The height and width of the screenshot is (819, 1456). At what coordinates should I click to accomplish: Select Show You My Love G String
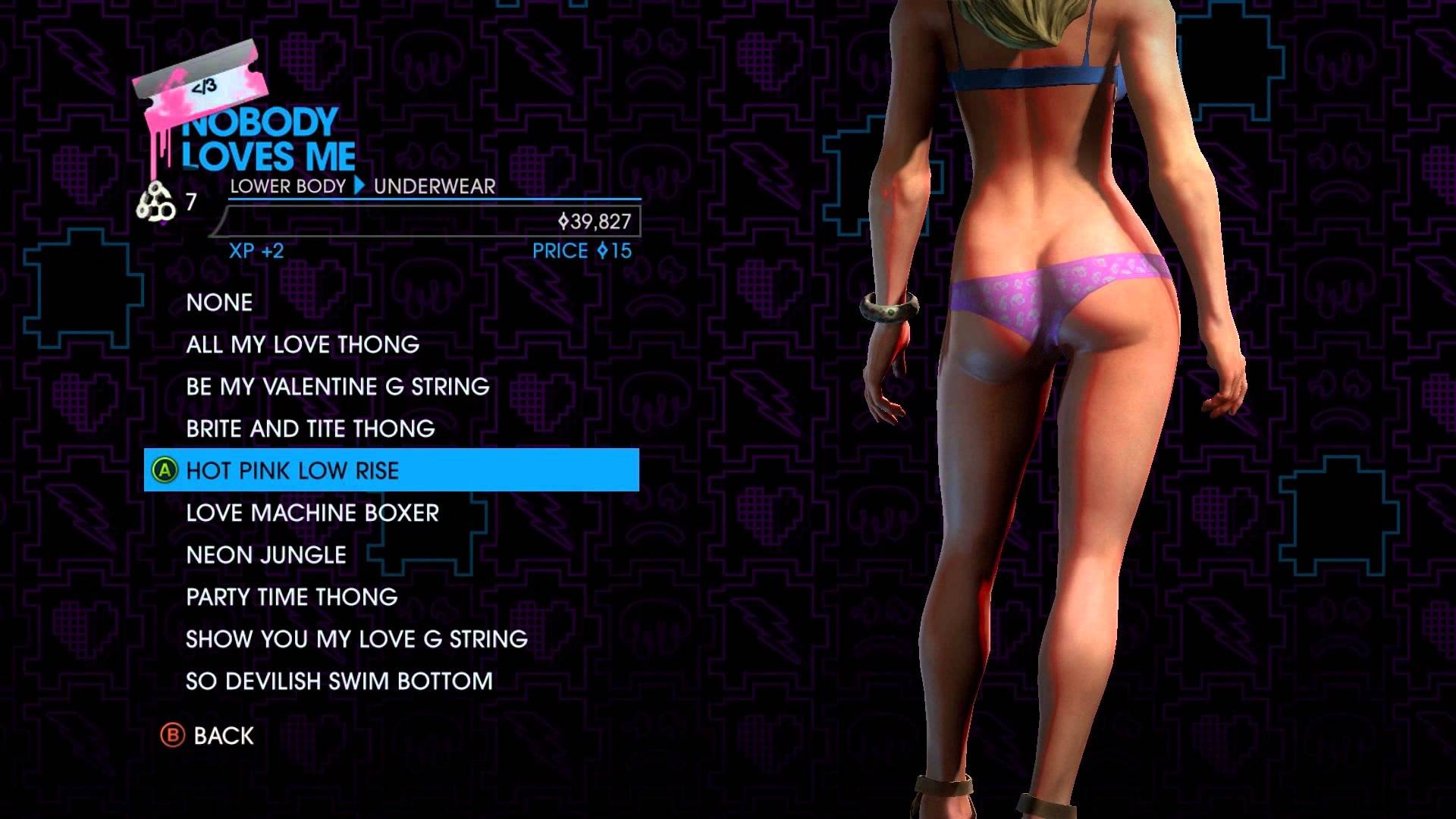coord(356,639)
